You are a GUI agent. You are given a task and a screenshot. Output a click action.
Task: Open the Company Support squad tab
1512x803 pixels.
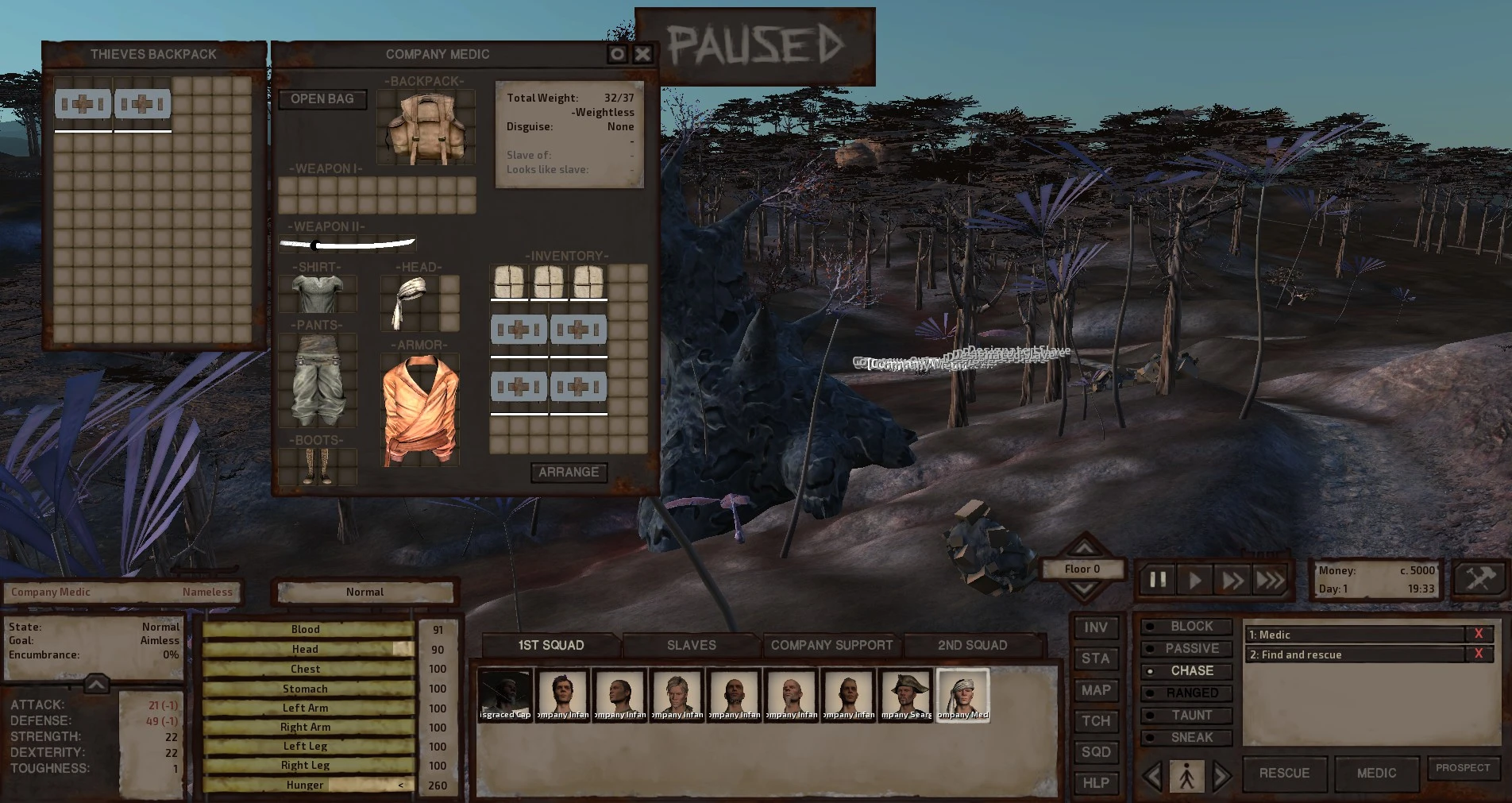(831, 645)
